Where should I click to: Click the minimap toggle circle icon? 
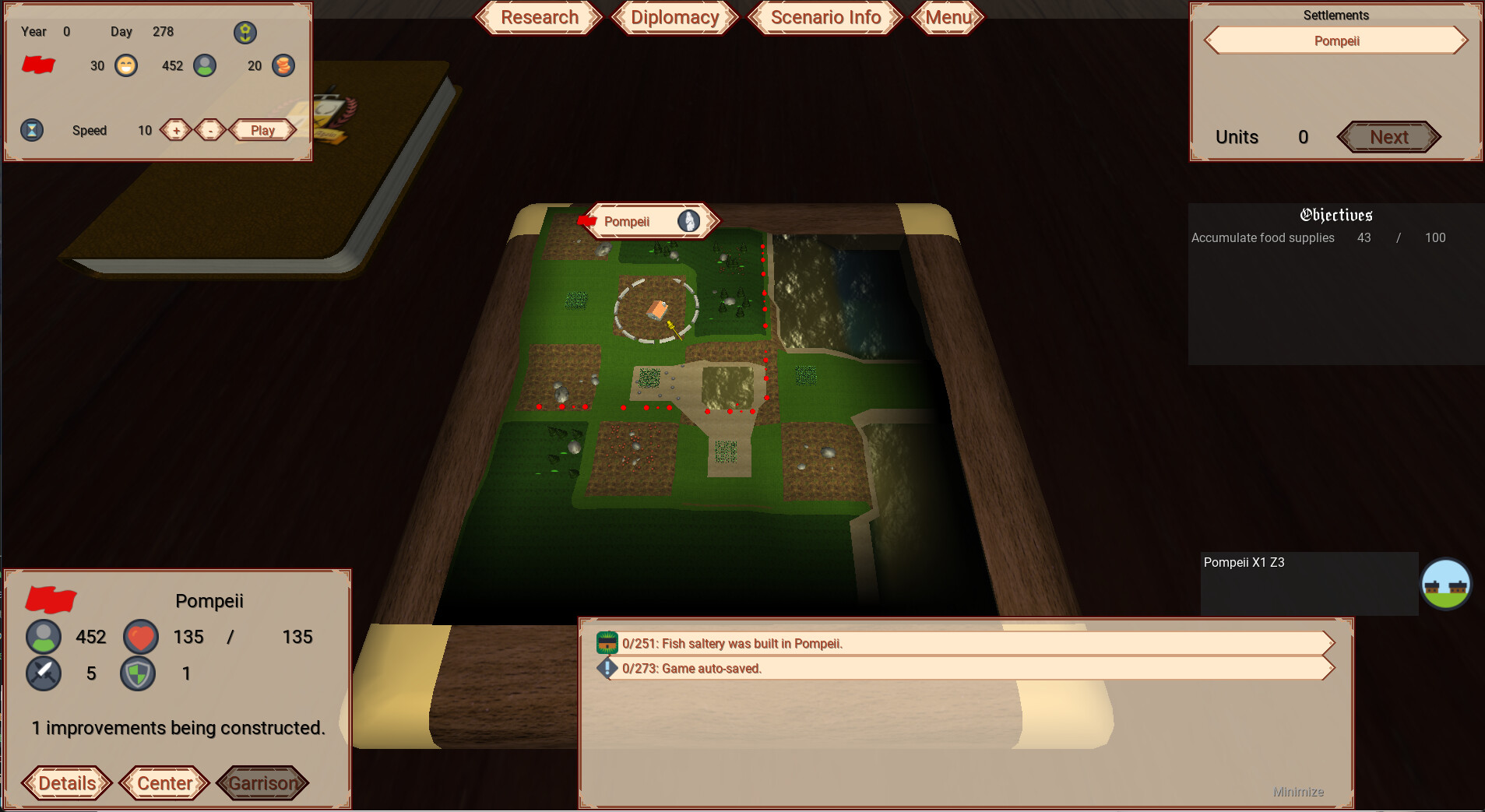[x=1447, y=582]
